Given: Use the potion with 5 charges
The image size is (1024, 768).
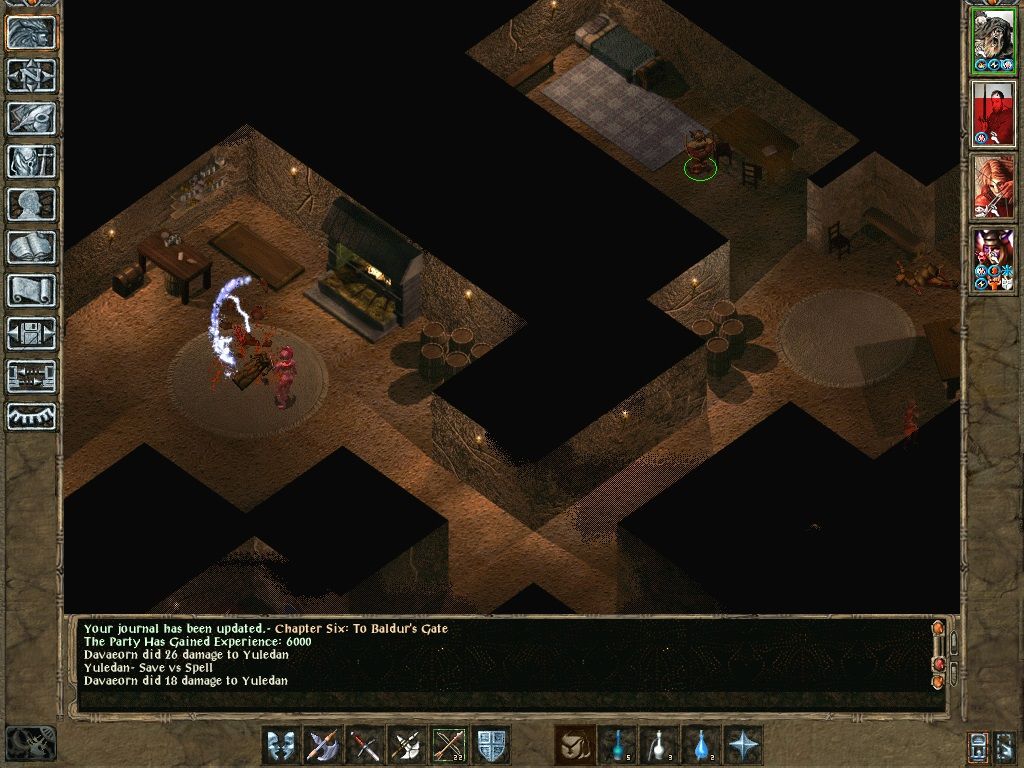Looking at the screenshot, I should (617, 746).
